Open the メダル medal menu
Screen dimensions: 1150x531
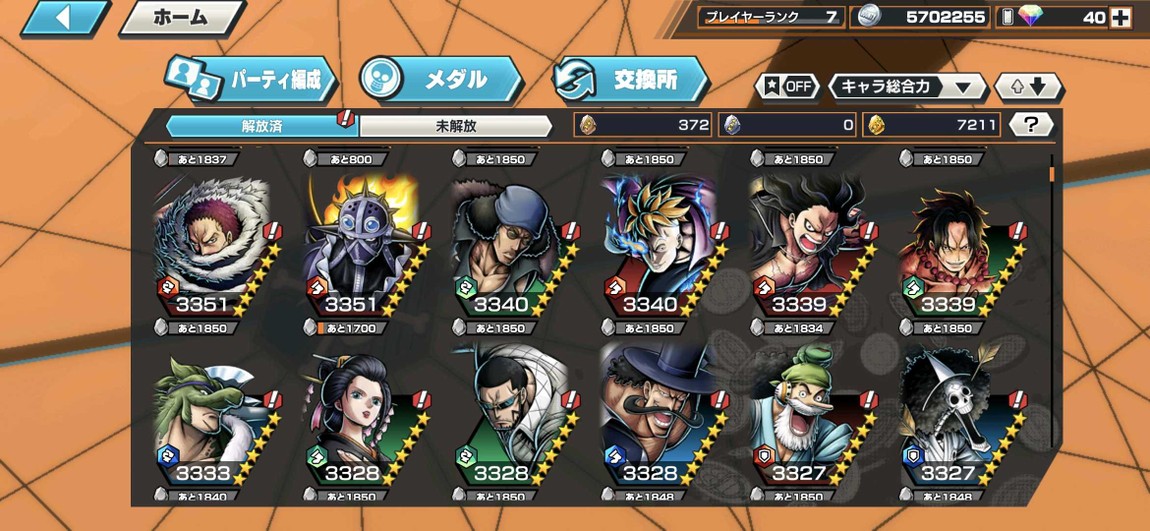point(440,80)
